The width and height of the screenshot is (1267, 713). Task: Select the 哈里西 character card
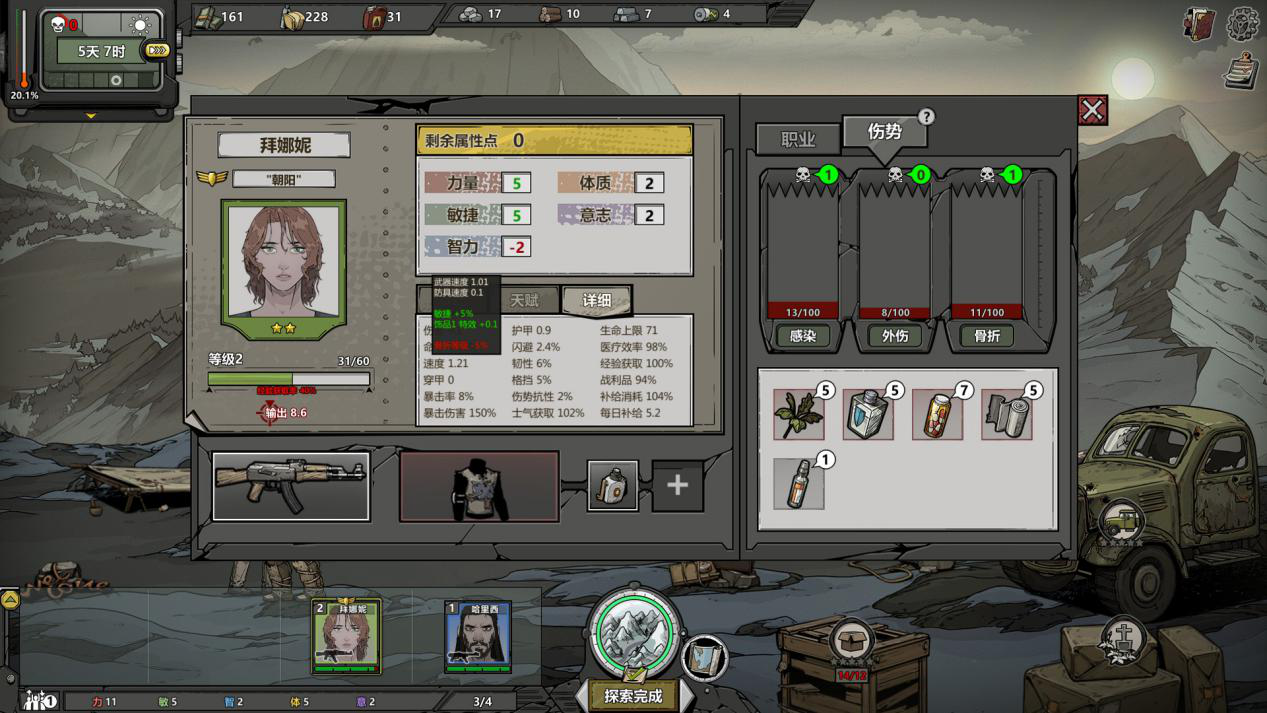click(478, 637)
